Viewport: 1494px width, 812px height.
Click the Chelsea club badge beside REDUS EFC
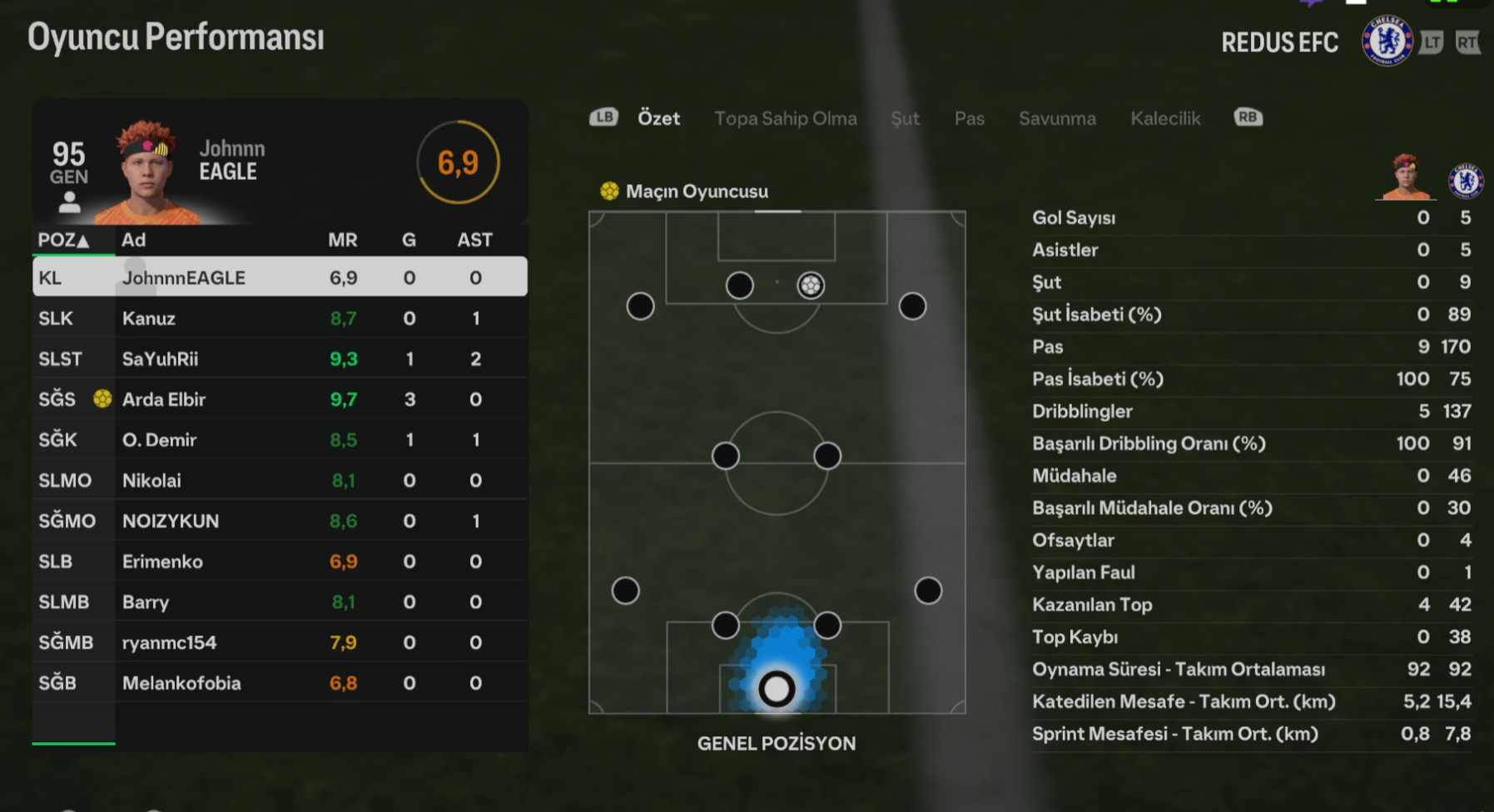[x=1387, y=42]
